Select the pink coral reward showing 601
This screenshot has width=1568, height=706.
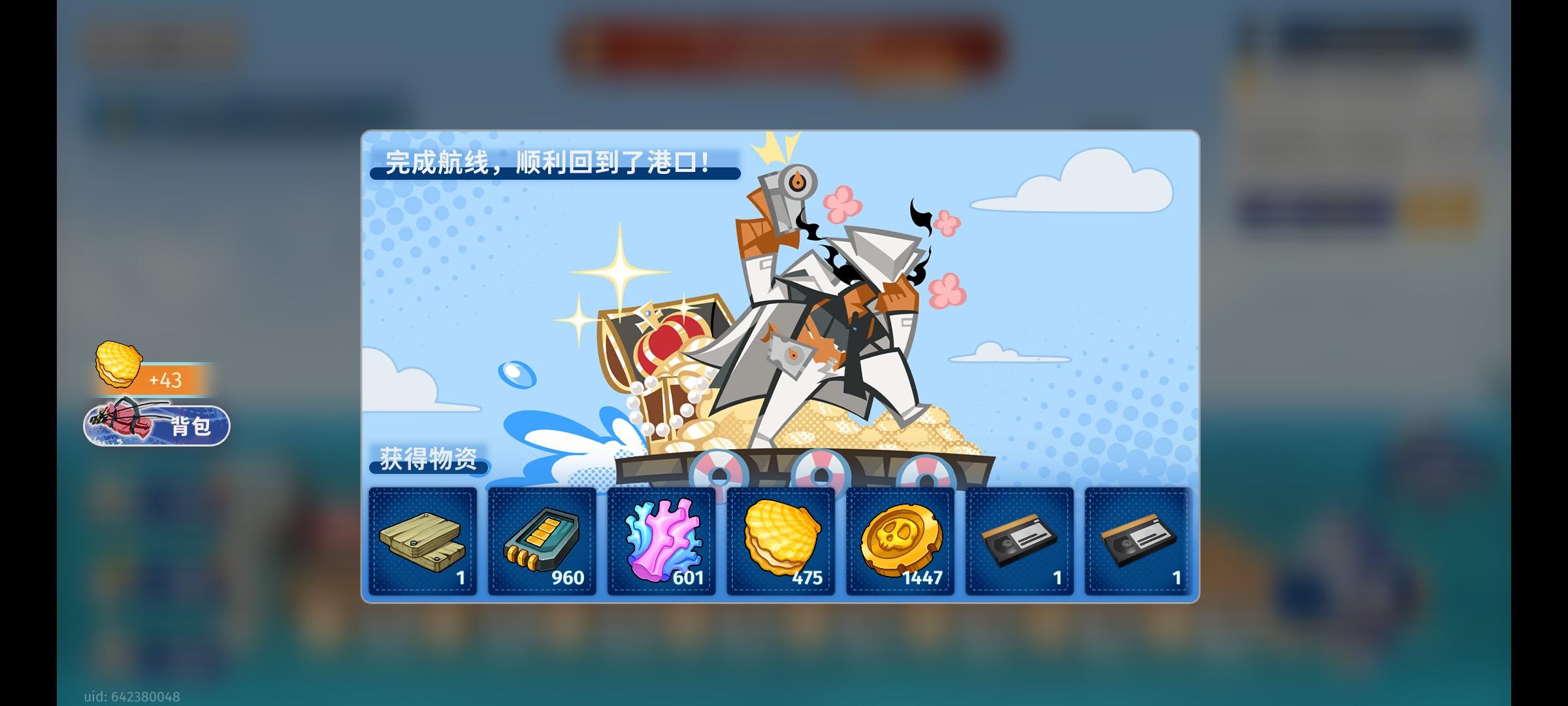tap(661, 543)
